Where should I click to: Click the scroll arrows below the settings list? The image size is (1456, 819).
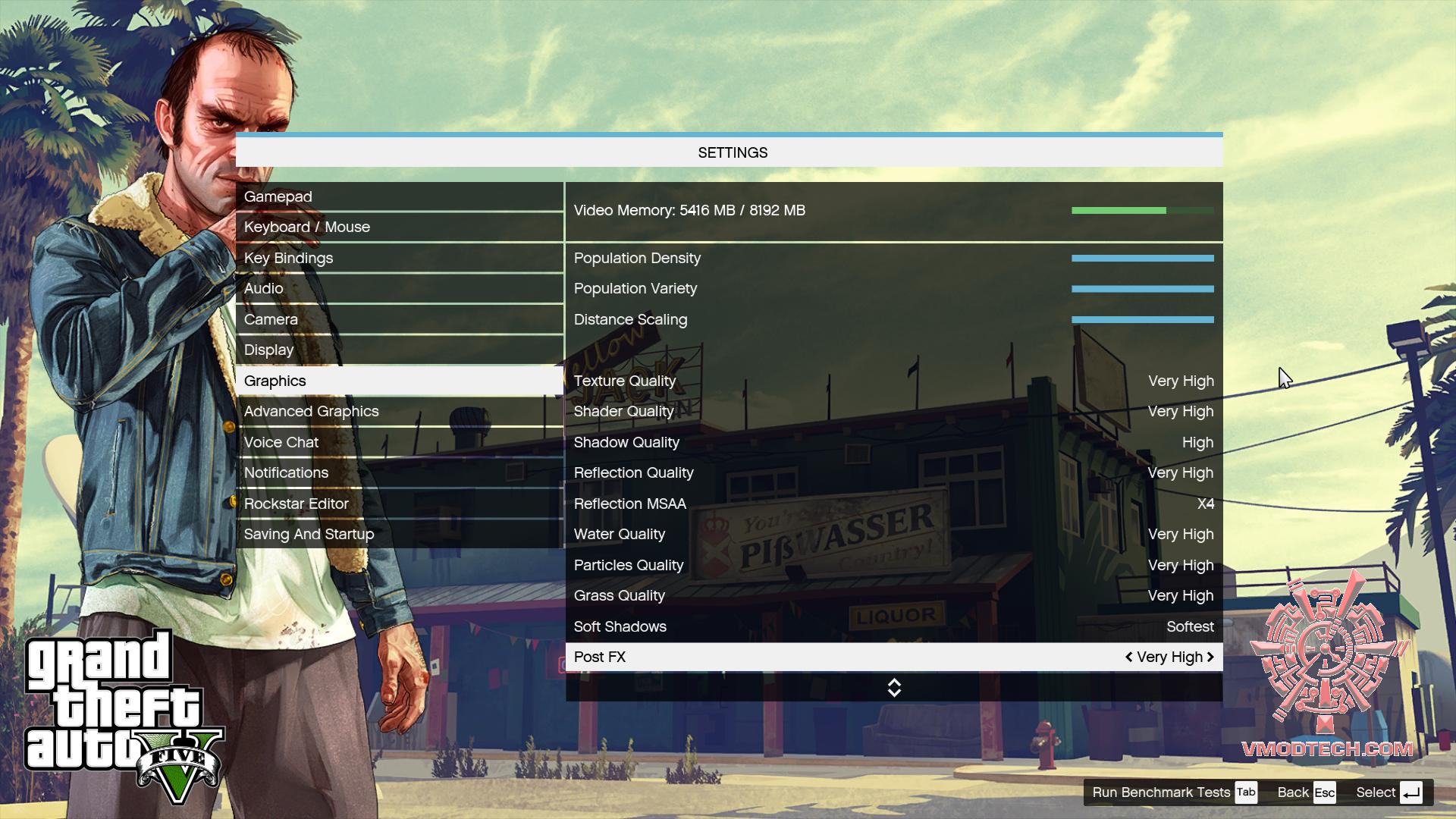(894, 688)
